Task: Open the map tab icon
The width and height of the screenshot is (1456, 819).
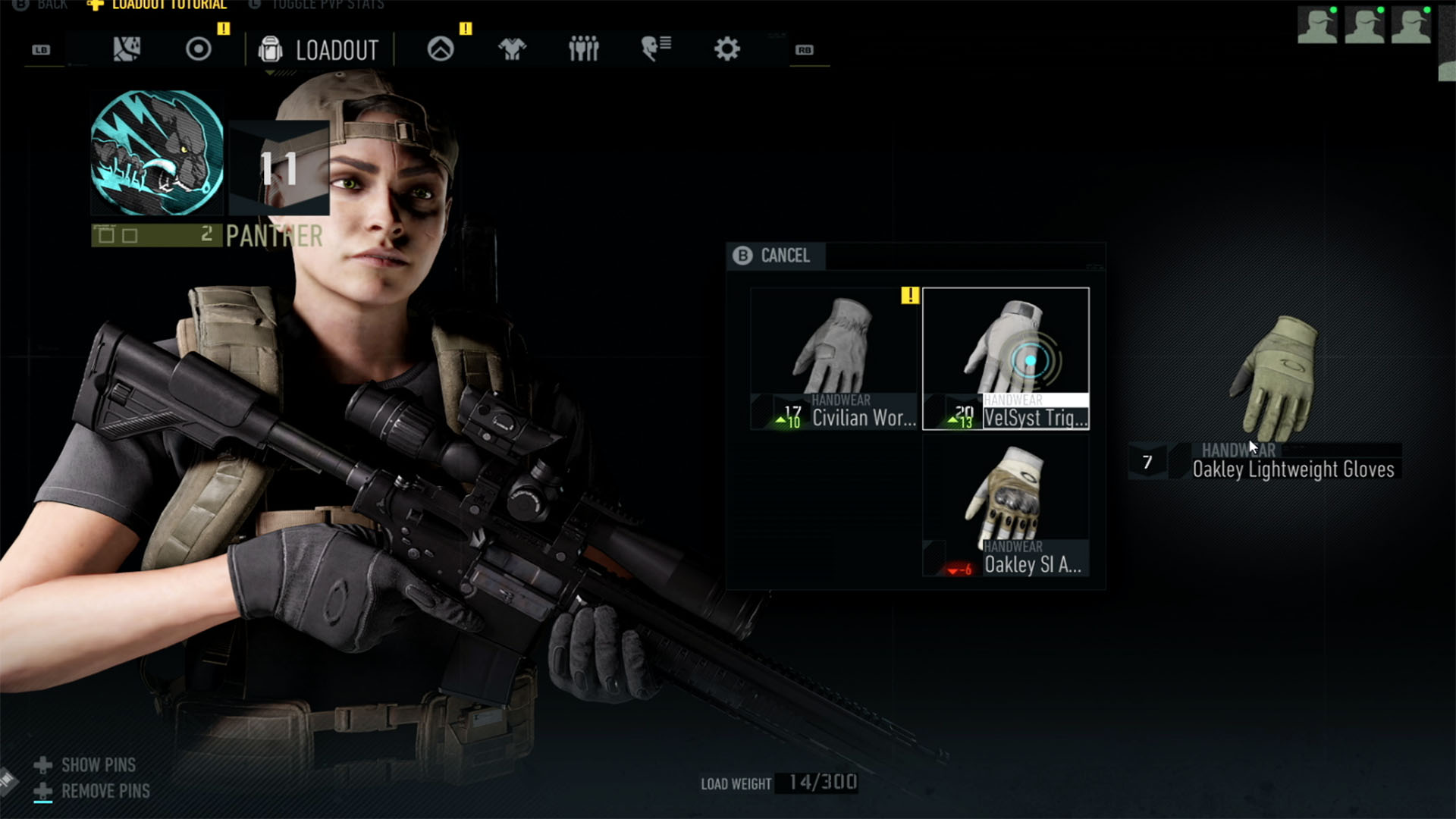Action: 127,50
